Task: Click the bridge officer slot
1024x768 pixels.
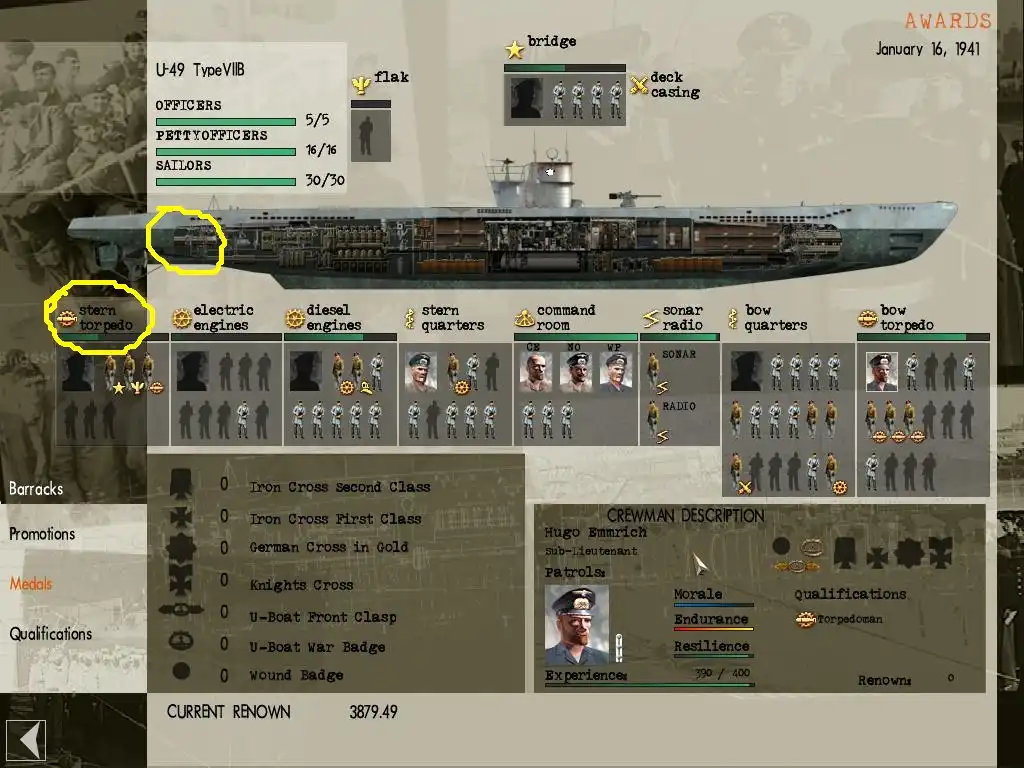Action: click(526, 99)
